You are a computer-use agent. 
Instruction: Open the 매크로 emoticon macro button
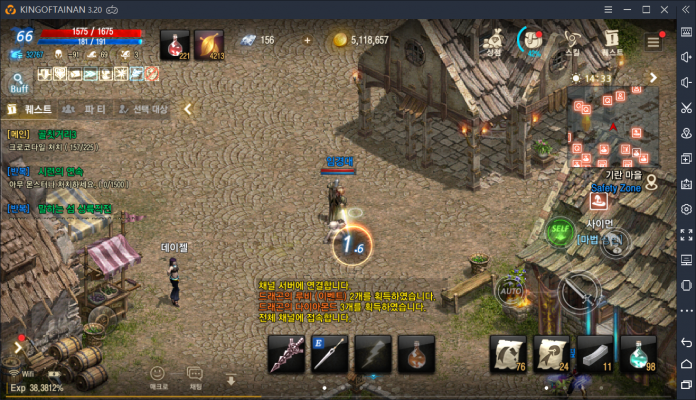(158, 376)
